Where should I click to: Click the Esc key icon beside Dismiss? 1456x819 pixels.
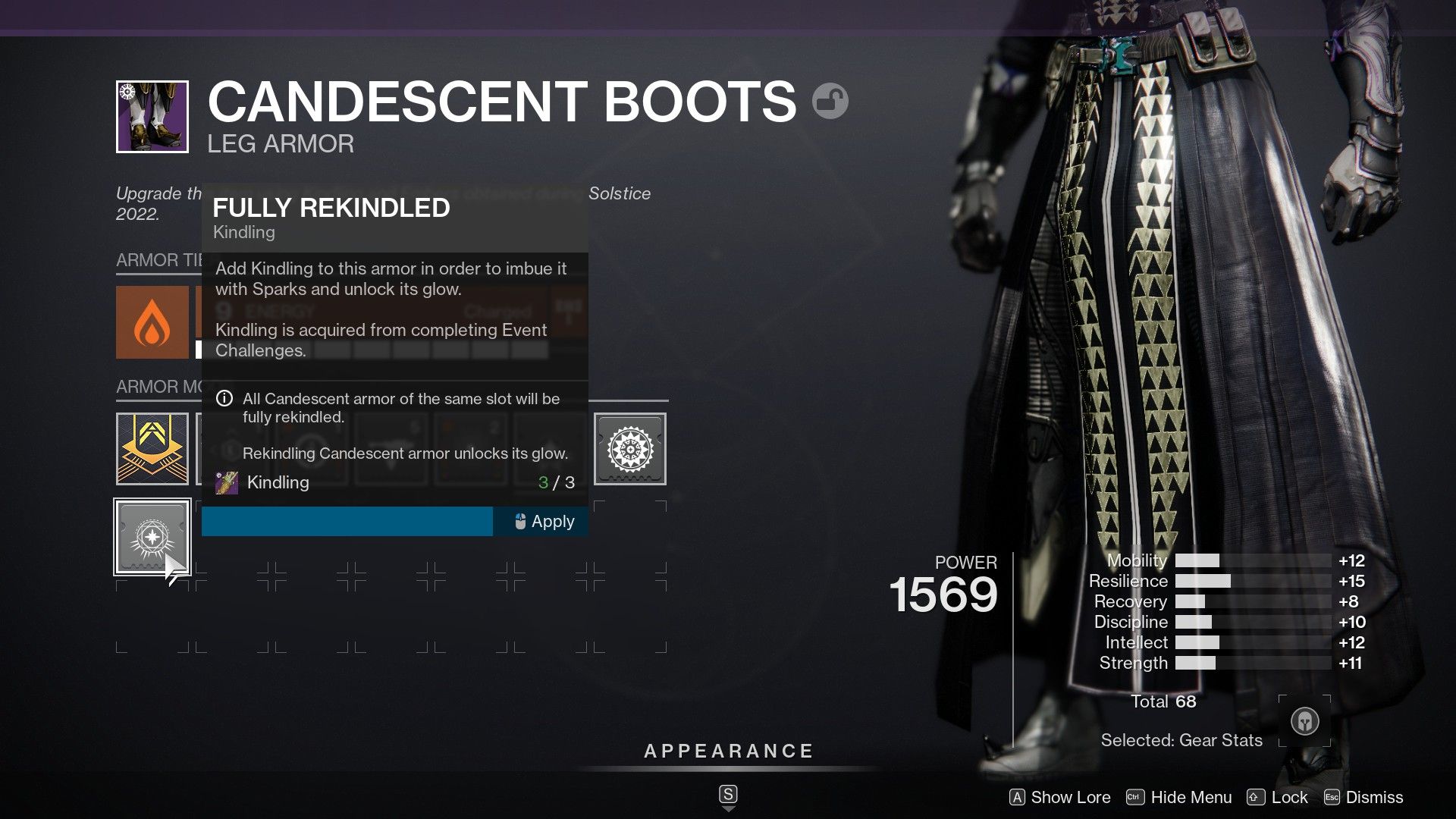point(1333,797)
